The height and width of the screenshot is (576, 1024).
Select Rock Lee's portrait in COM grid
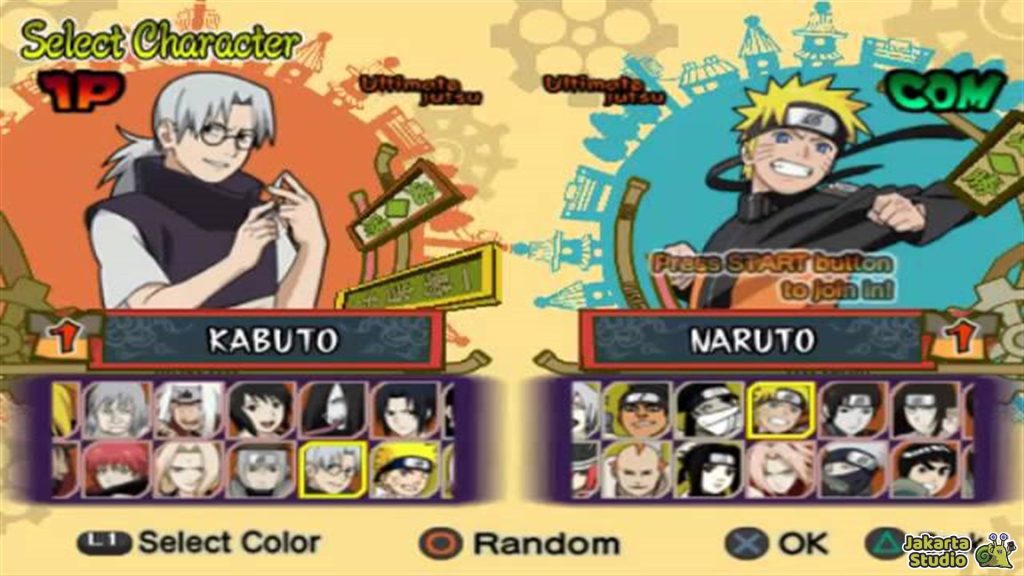pyautogui.click(x=925, y=469)
